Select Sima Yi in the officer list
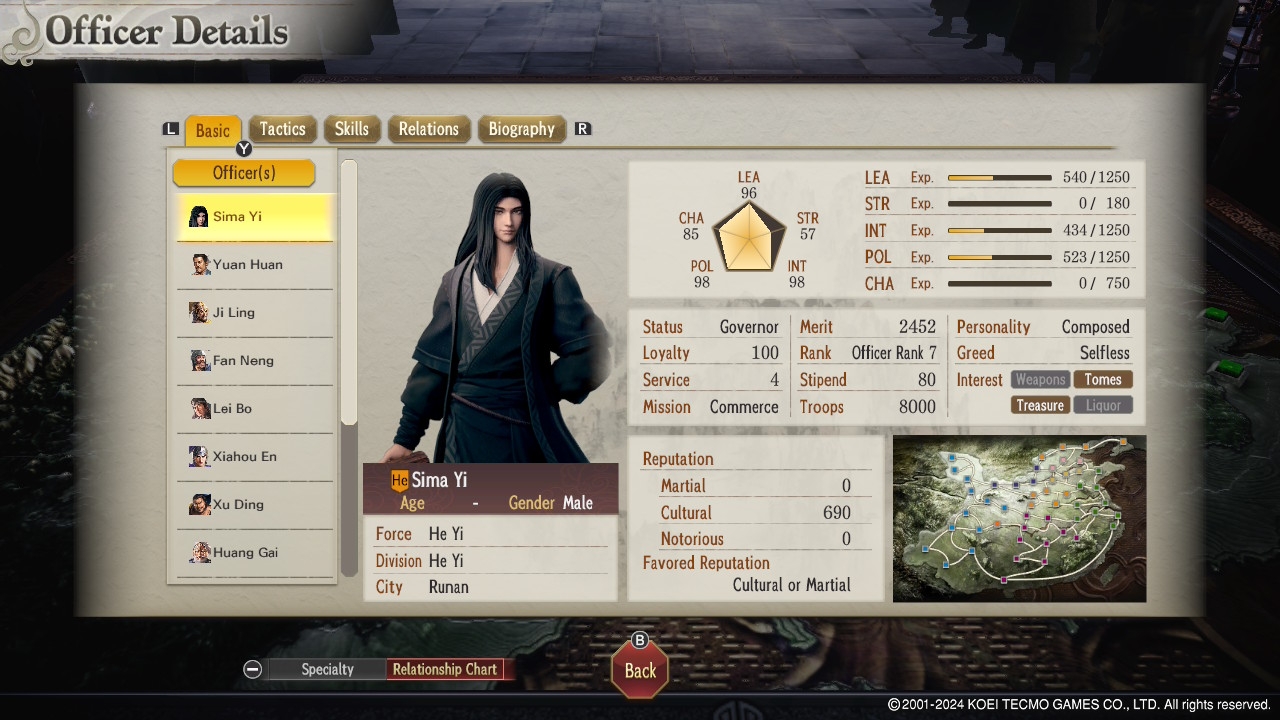 coord(255,217)
